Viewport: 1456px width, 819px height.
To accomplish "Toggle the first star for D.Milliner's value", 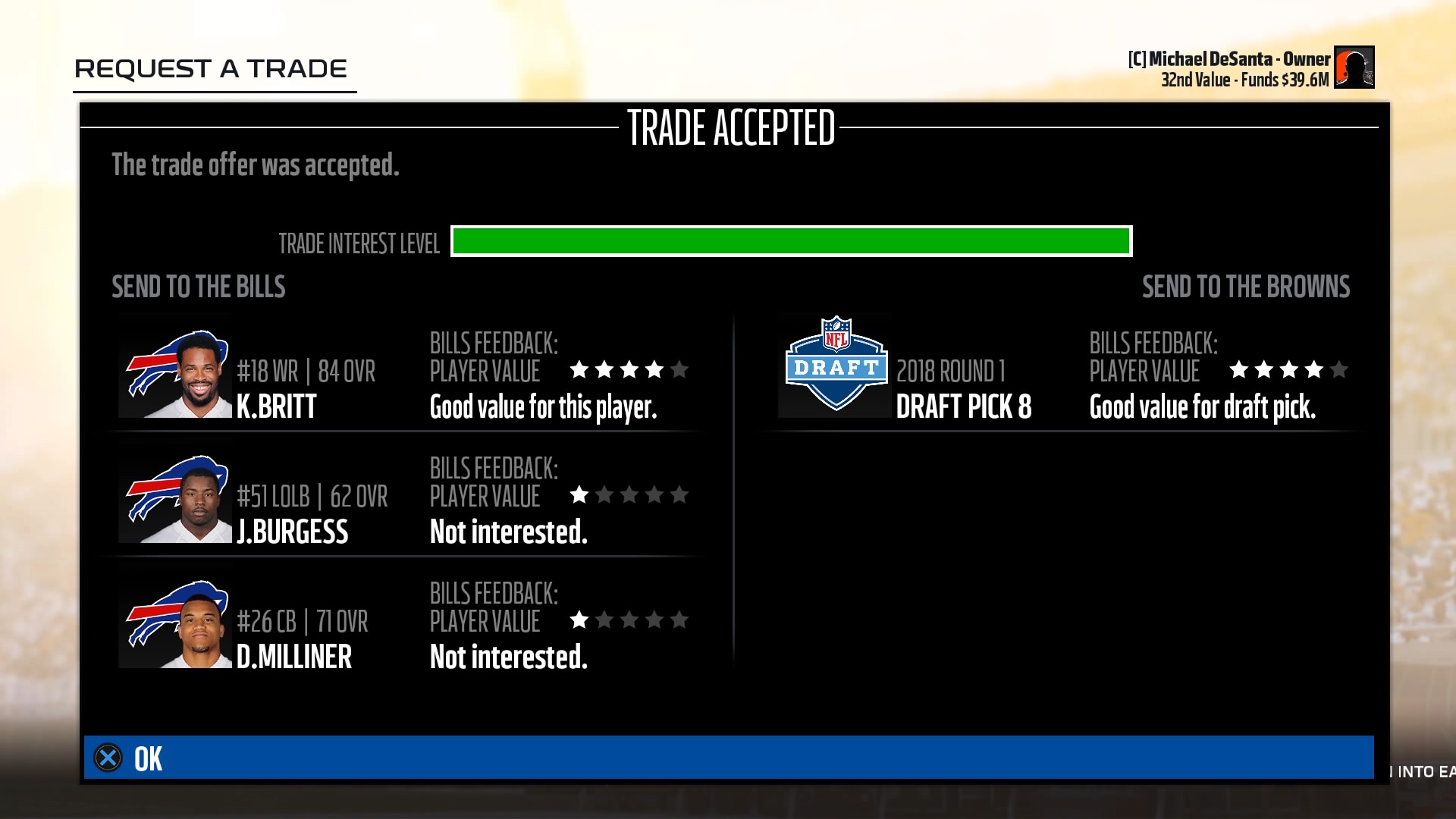I will [579, 620].
